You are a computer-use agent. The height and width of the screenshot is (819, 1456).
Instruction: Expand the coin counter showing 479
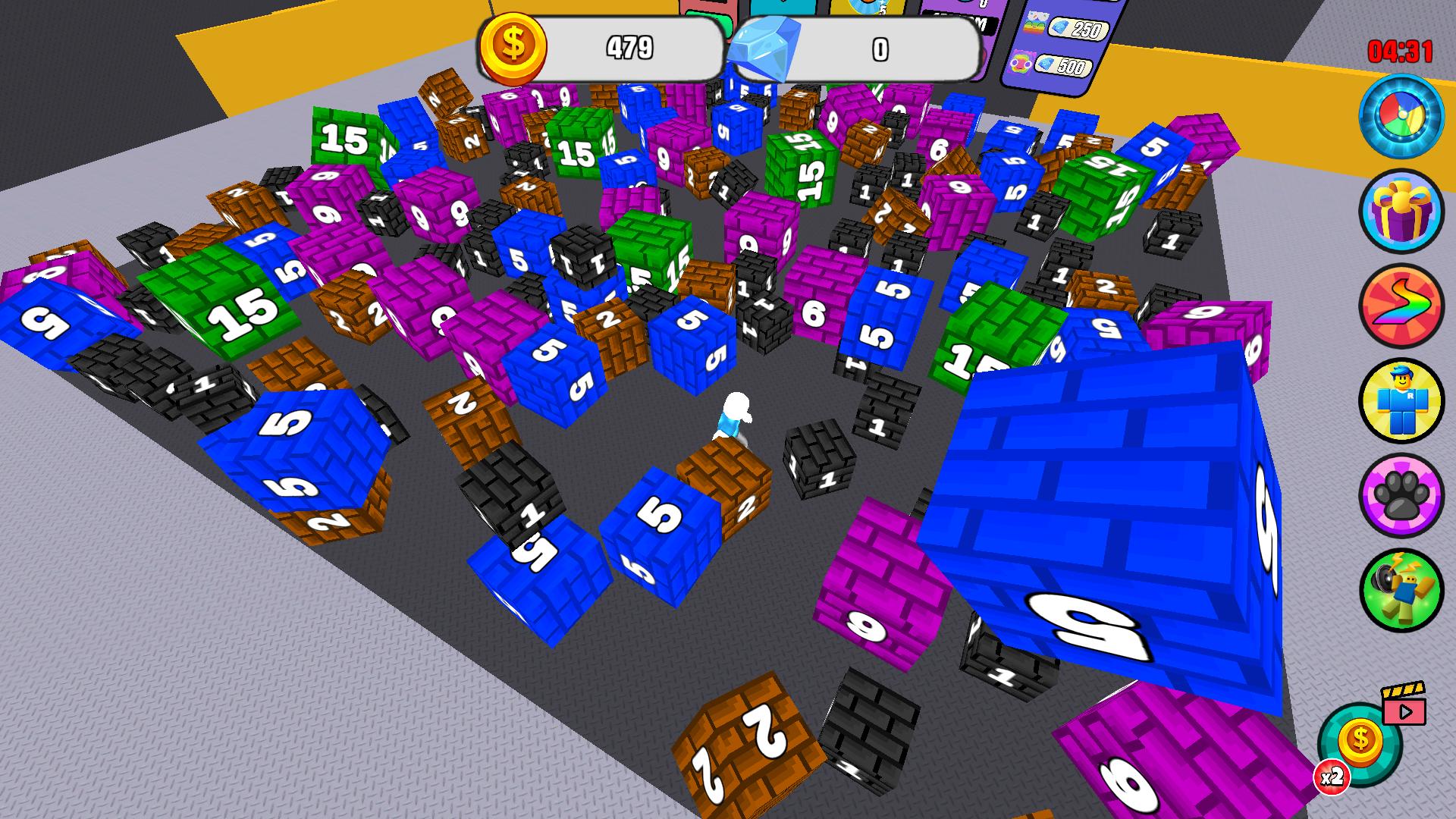[x=629, y=47]
